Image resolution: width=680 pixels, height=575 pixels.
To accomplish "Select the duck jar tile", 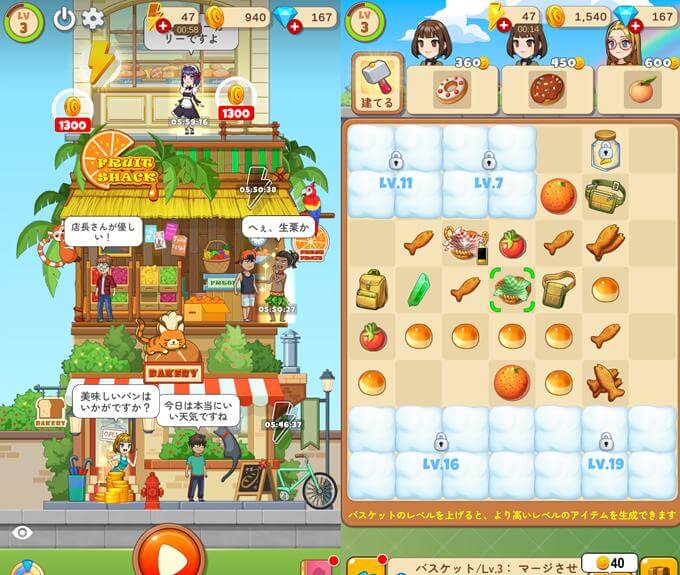I will tap(605, 148).
